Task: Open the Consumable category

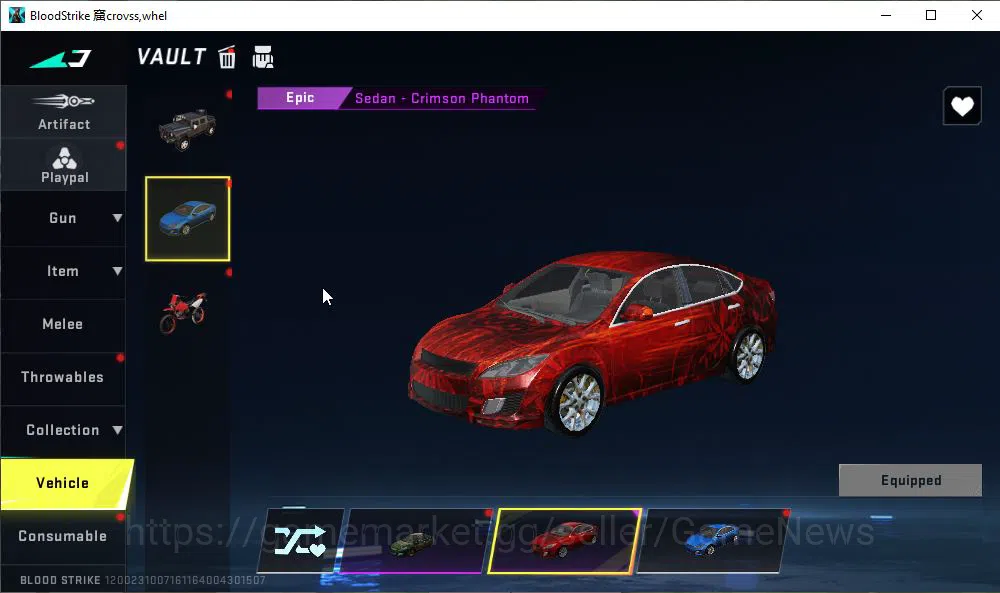Action: click(63, 536)
